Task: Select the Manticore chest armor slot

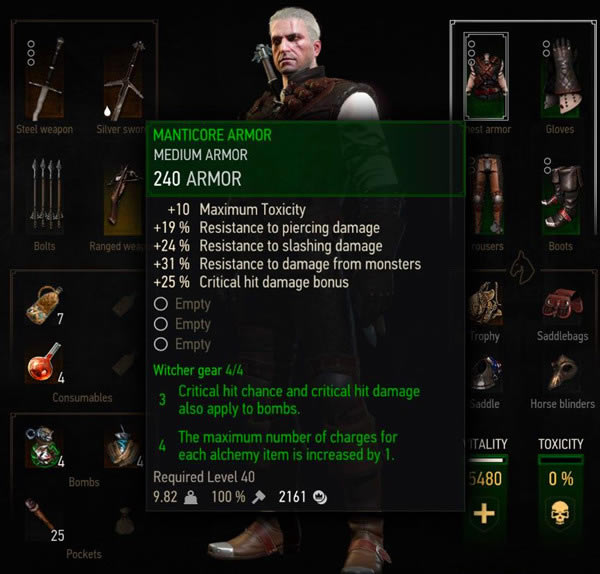Action: (487, 75)
